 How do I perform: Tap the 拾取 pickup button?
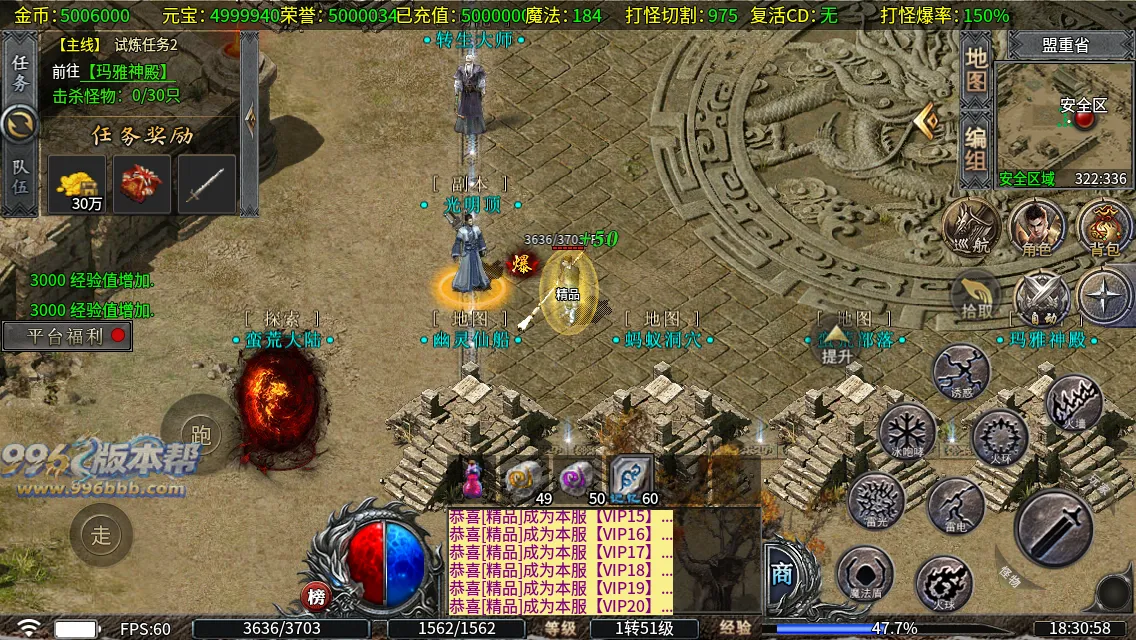tap(977, 298)
